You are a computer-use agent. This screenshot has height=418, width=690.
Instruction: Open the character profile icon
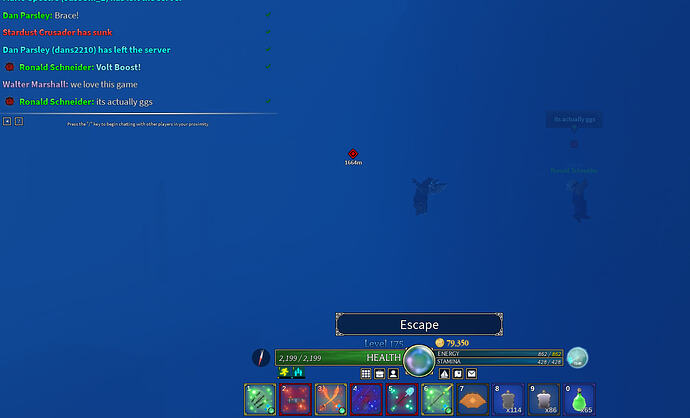394,373
